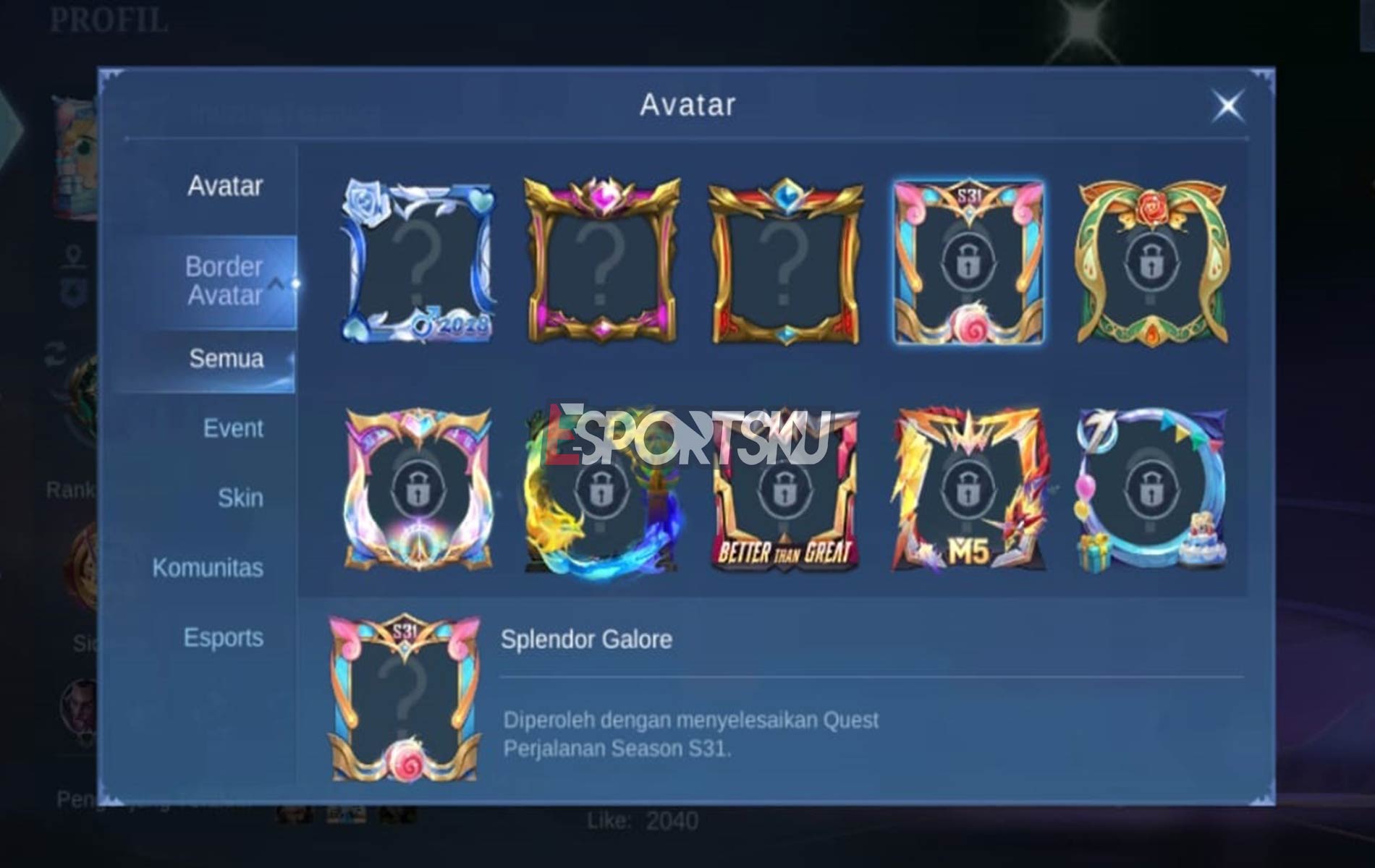The height and width of the screenshot is (868, 1375).
Task: Expand the Semua filter list
Action: [226, 359]
